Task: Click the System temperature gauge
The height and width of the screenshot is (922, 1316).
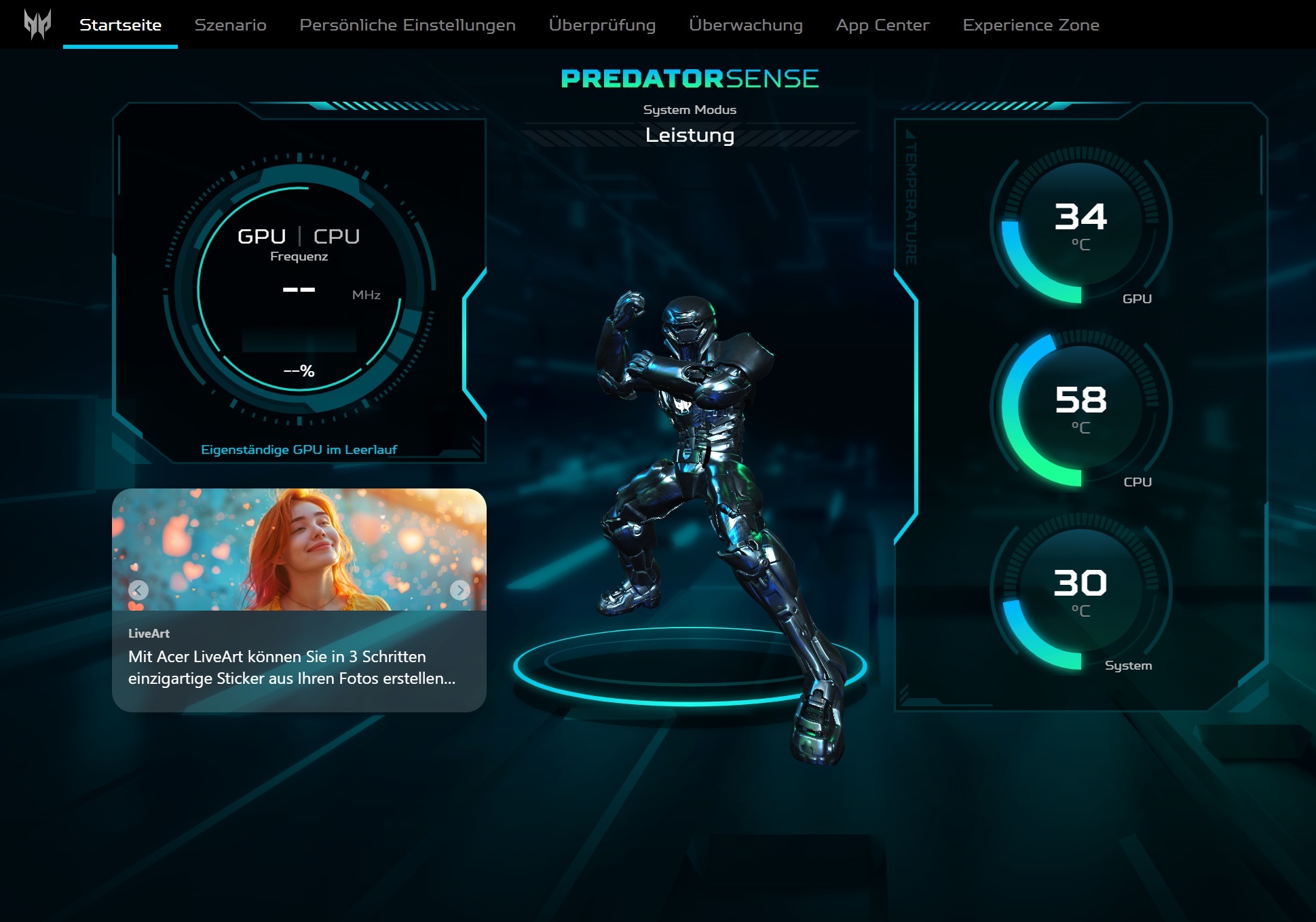Action: pos(1080,591)
